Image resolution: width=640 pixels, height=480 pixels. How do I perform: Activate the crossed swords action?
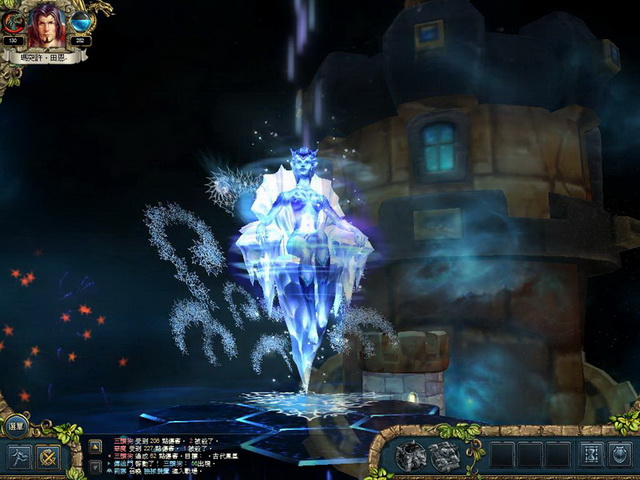48,457
